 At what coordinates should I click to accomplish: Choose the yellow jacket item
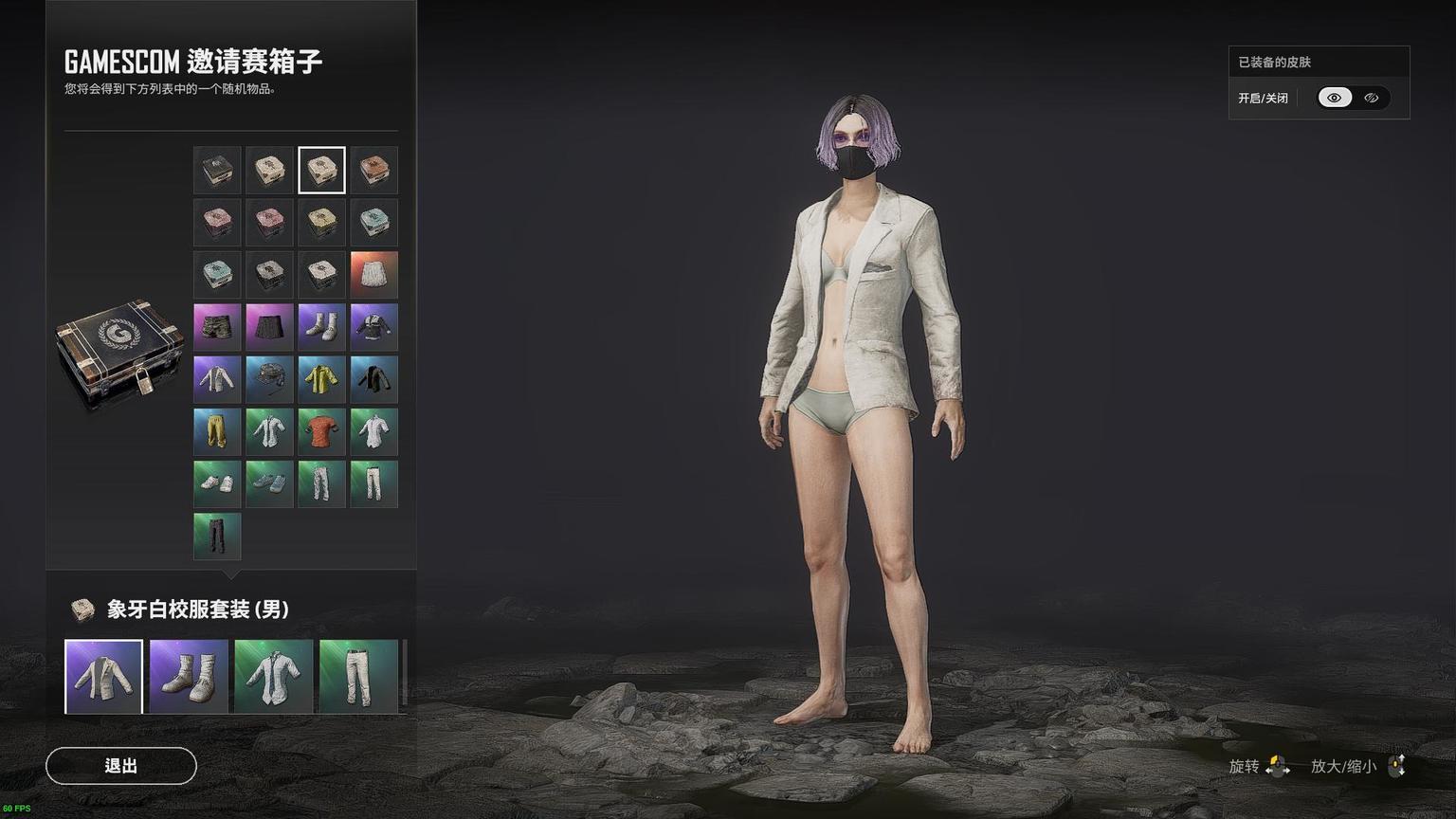(321, 379)
